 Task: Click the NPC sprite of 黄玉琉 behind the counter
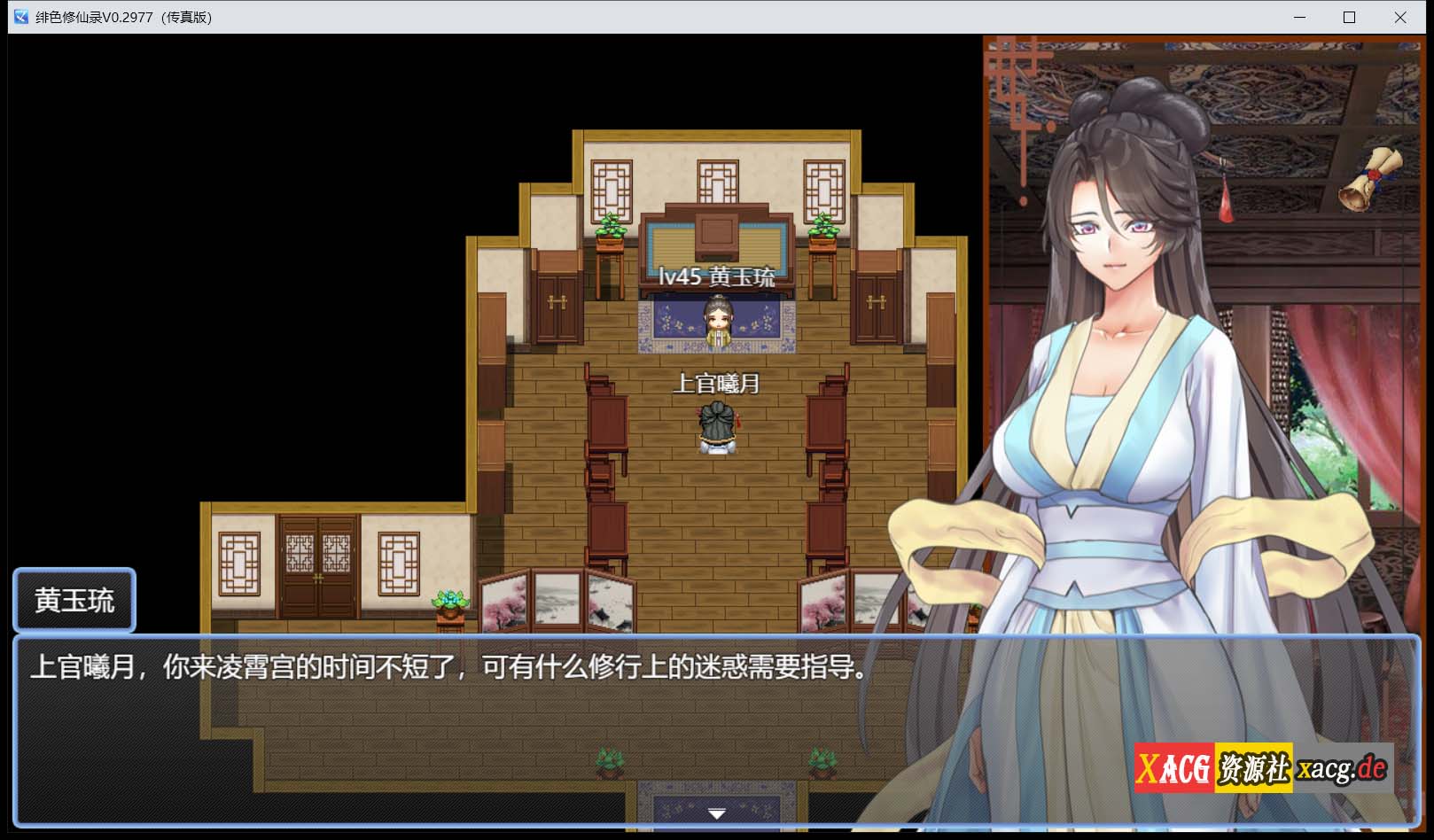tap(720, 323)
